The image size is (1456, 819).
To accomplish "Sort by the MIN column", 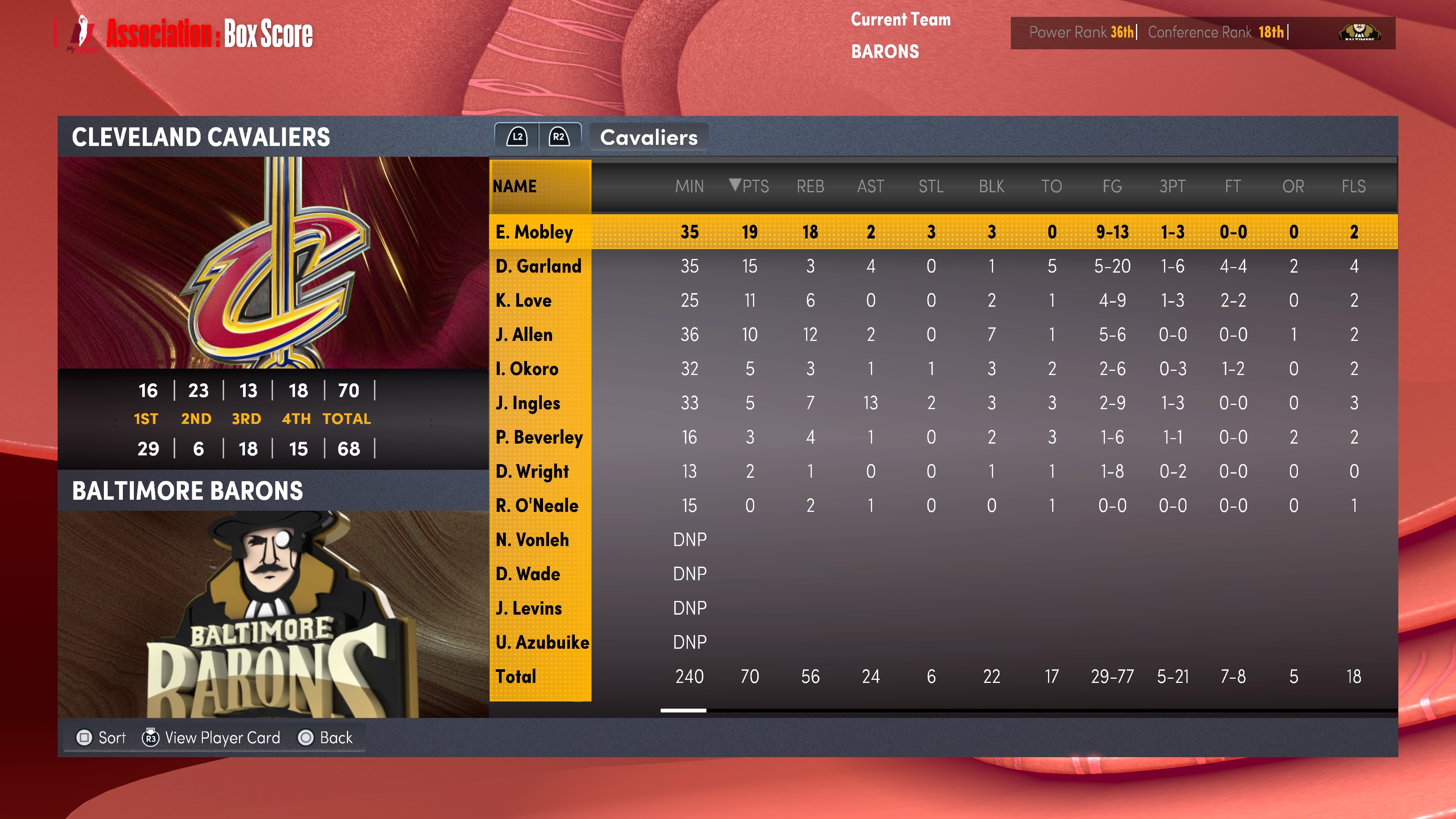I will (x=689, y=186).
